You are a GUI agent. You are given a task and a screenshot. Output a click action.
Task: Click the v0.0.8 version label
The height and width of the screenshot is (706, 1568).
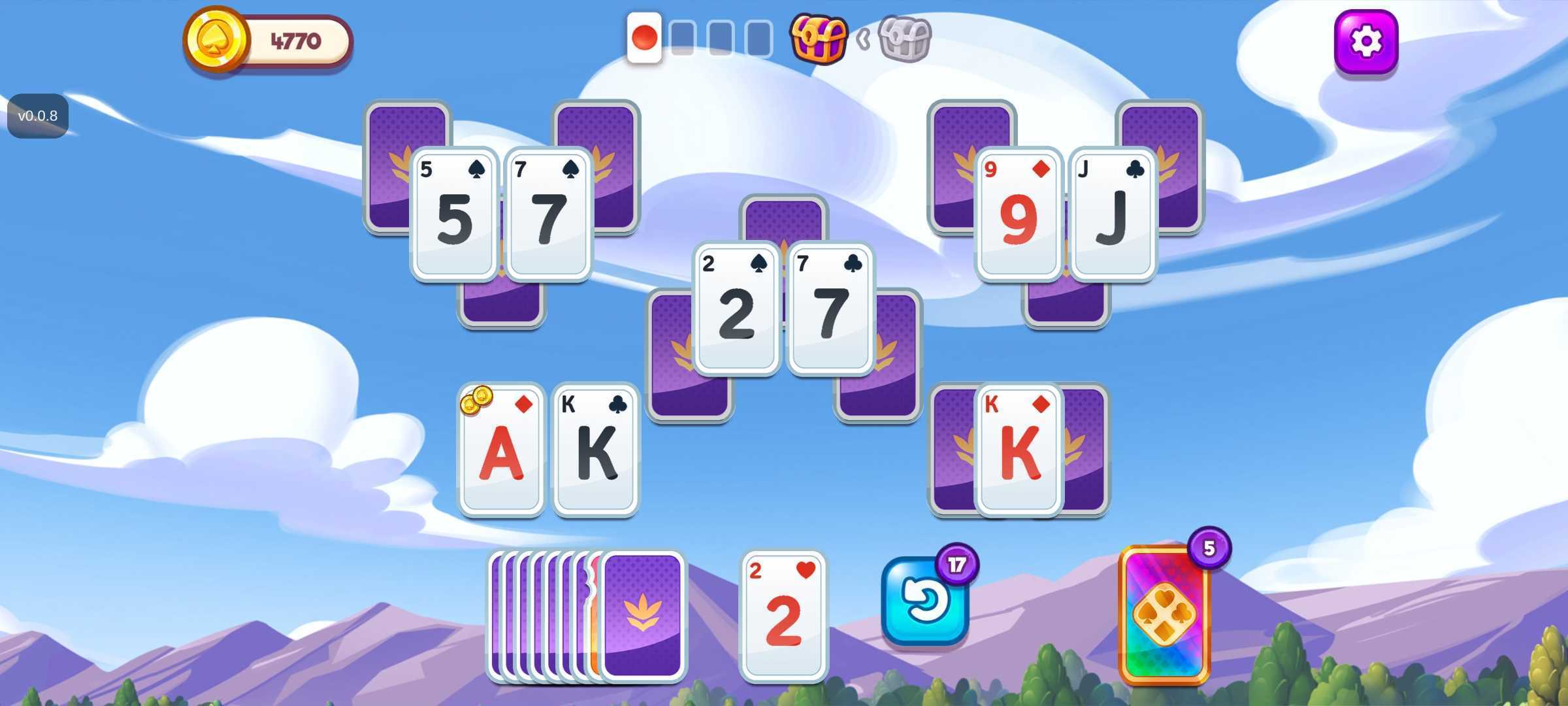[38, 115]
